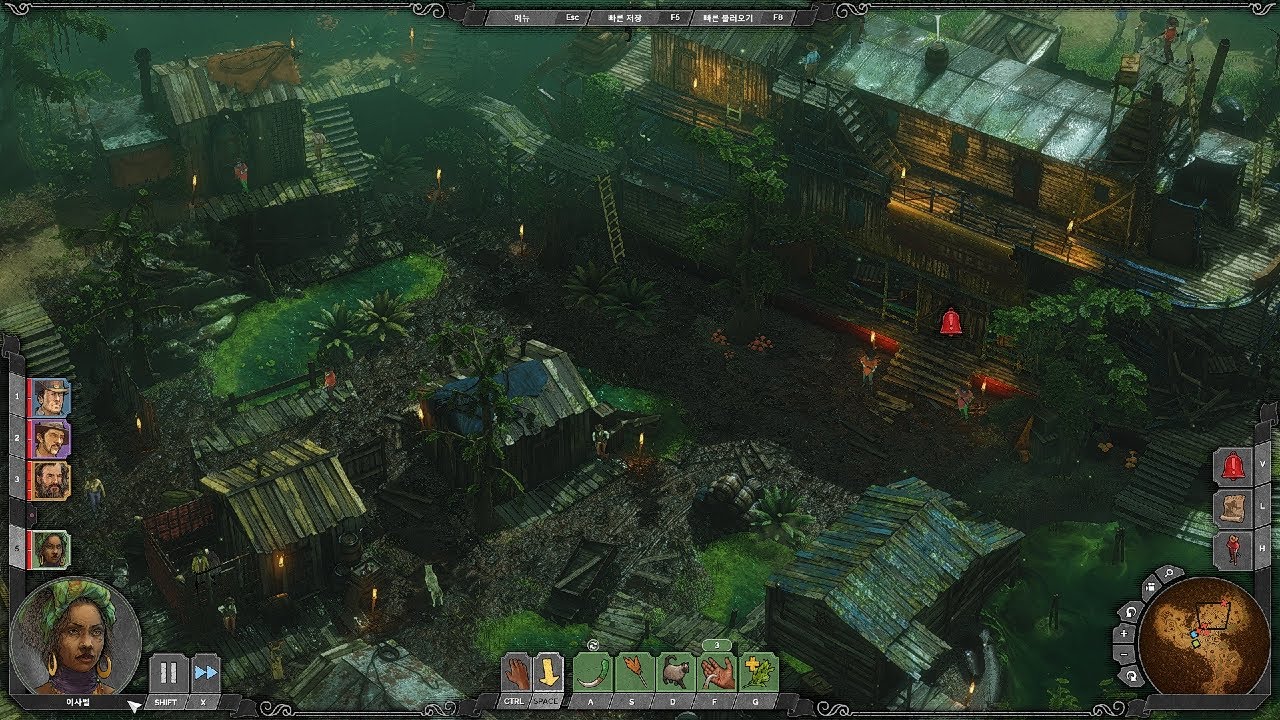Select bearded Hector's portrait
Screen dimensions: 1280x720
tap(49, 480)
